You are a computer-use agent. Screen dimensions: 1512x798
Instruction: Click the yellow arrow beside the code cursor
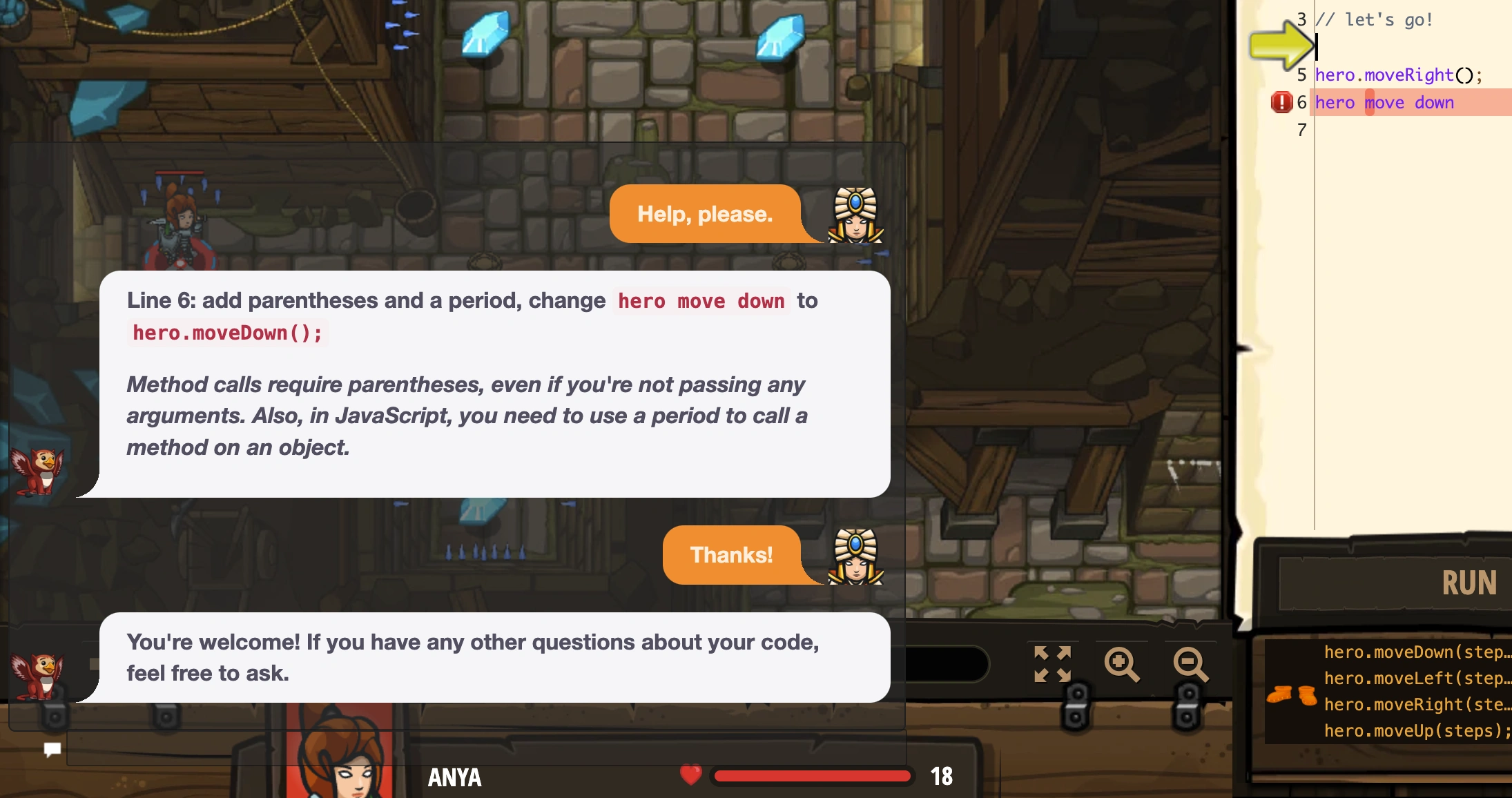(x=1281, y=45)
